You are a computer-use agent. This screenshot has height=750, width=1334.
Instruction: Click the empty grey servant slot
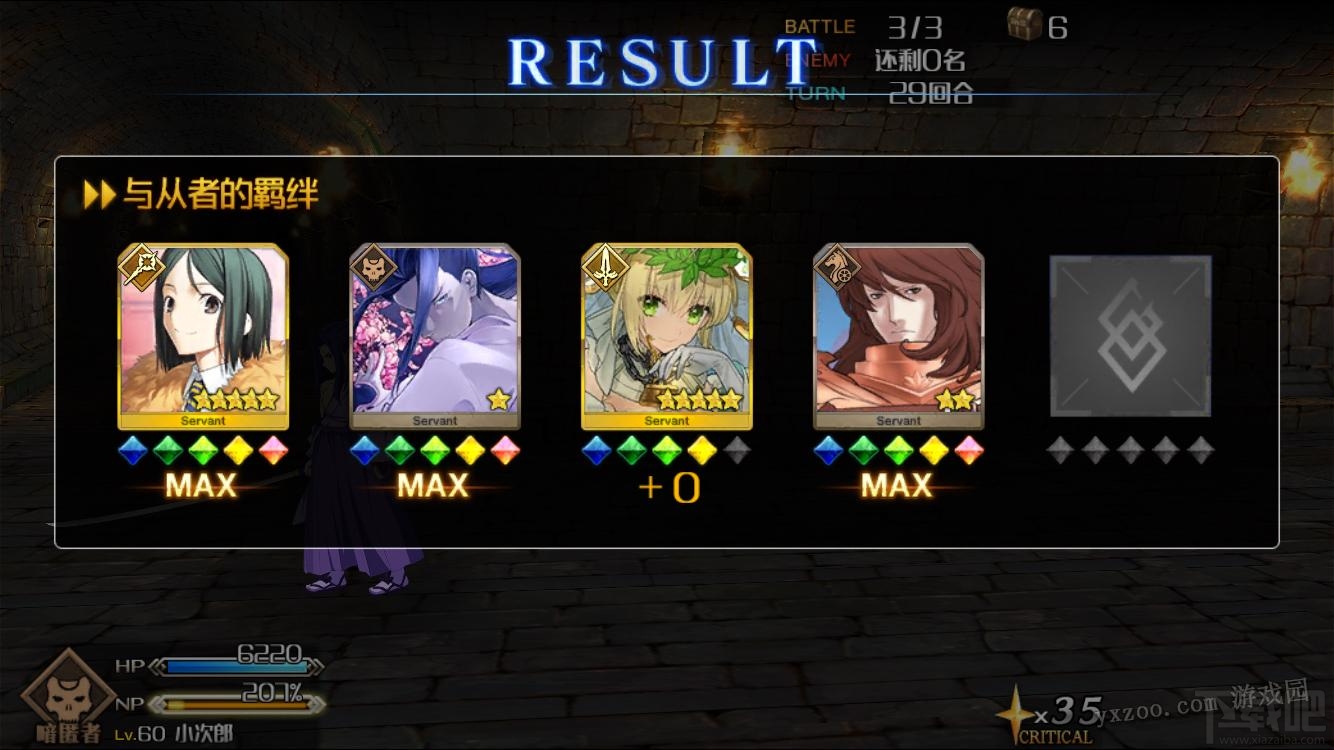pyautogui.click(x=1130, y=336)
